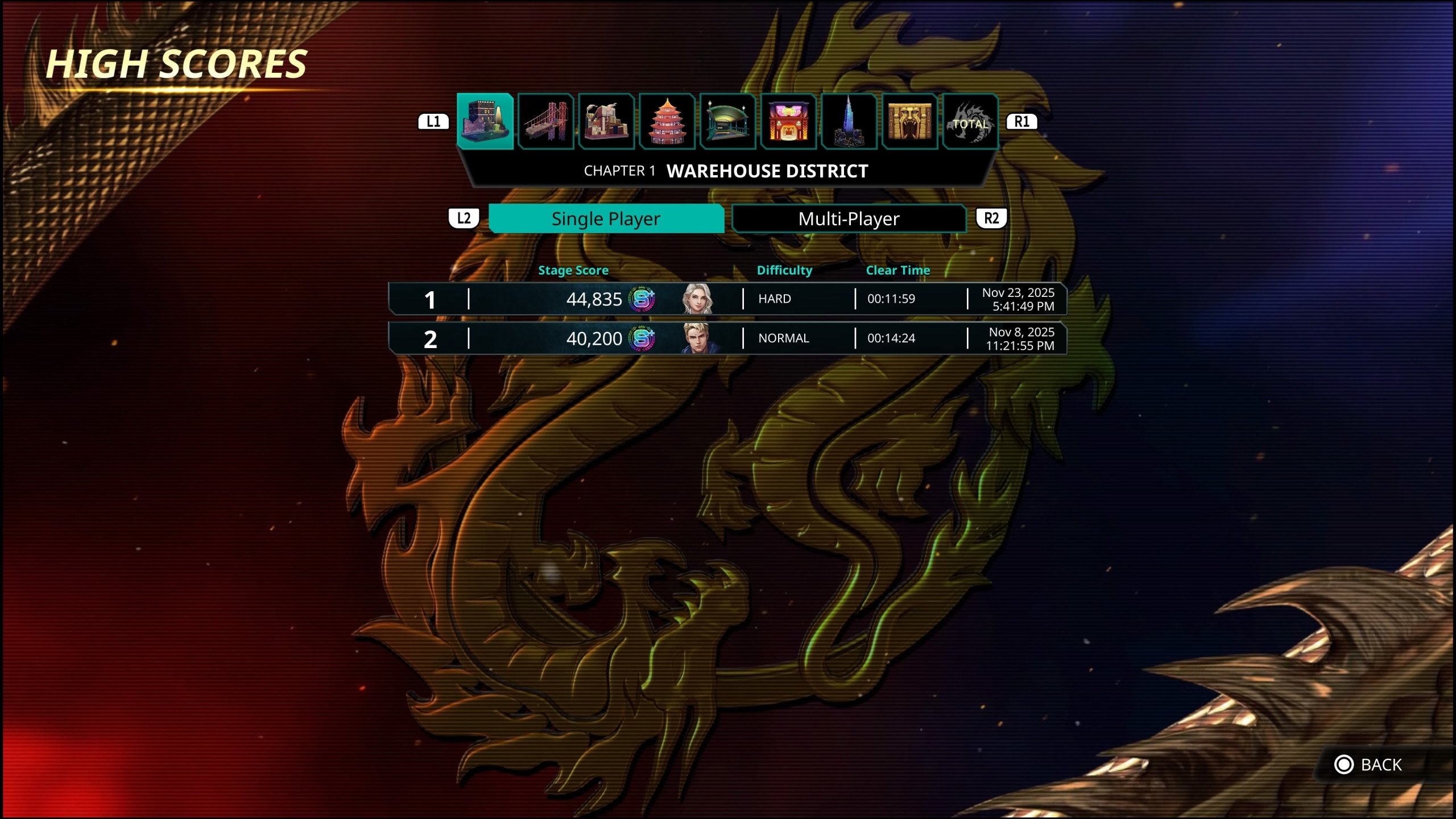
Task: View the TOTAL scores tab
Action: (970, 122)
